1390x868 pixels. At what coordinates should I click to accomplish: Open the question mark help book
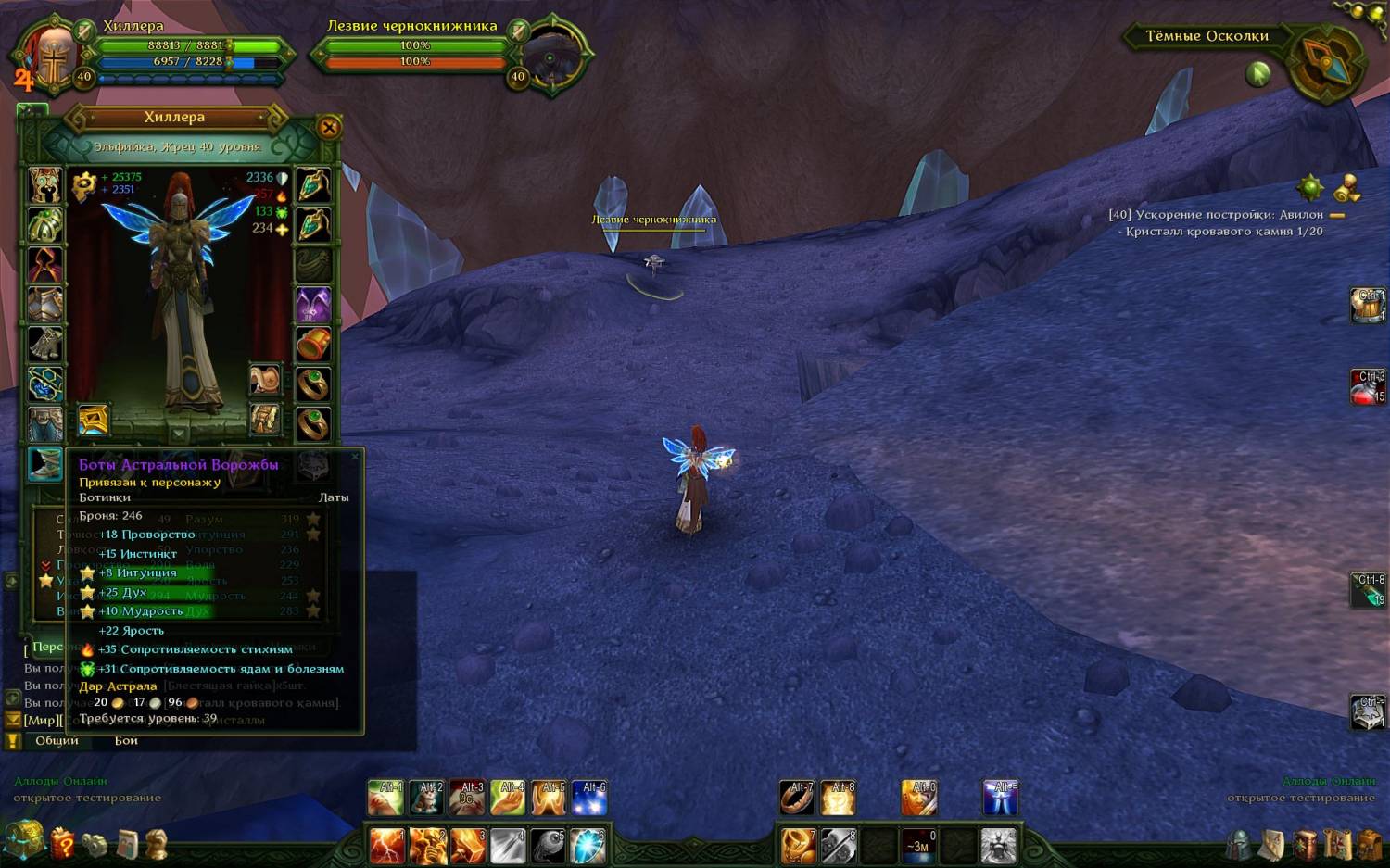click(62, 844)
